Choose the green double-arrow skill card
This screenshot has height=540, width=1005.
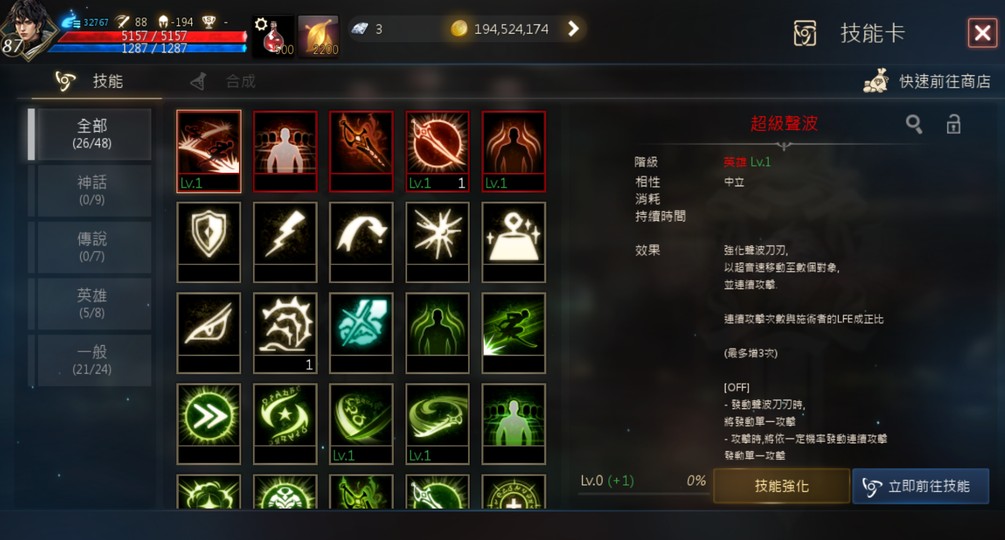(209, 416)
